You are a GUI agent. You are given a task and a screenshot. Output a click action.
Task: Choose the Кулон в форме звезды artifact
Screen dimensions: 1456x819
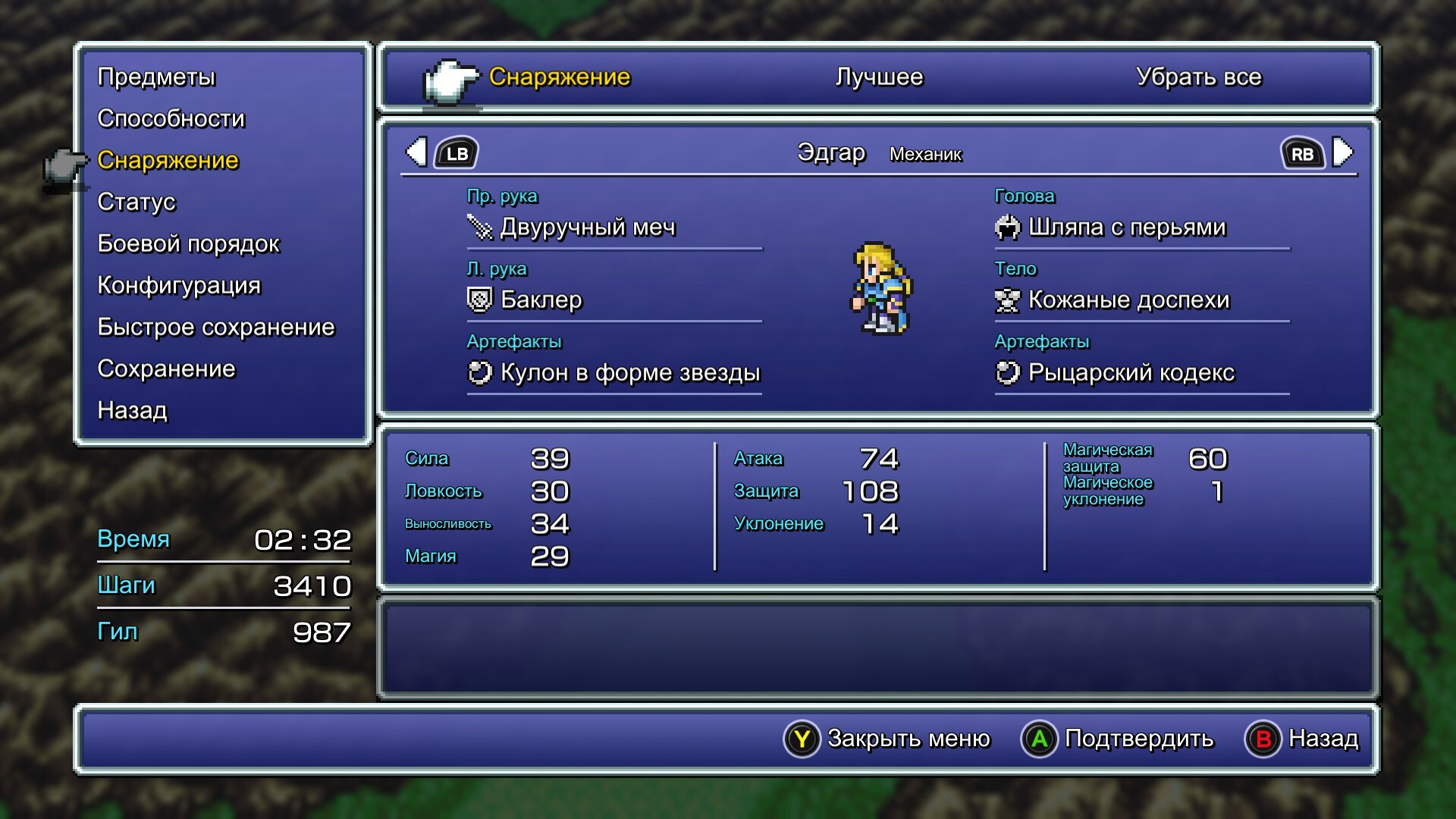[629, 372]
